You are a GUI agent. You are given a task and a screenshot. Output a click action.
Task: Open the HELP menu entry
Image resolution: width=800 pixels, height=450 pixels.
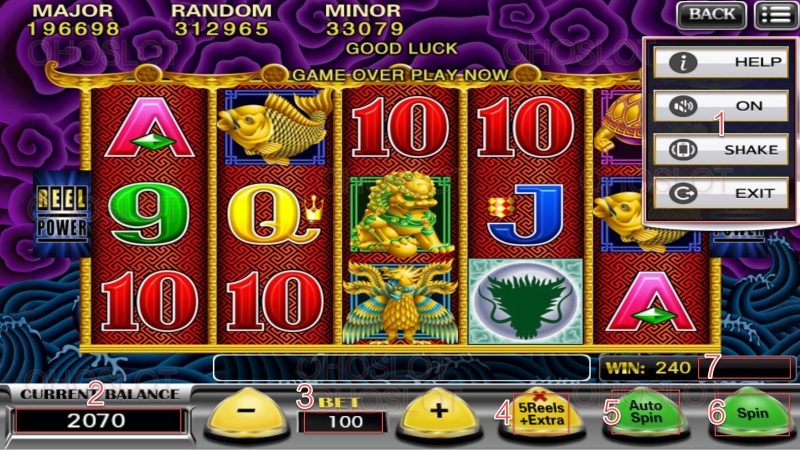coord(717,62)
